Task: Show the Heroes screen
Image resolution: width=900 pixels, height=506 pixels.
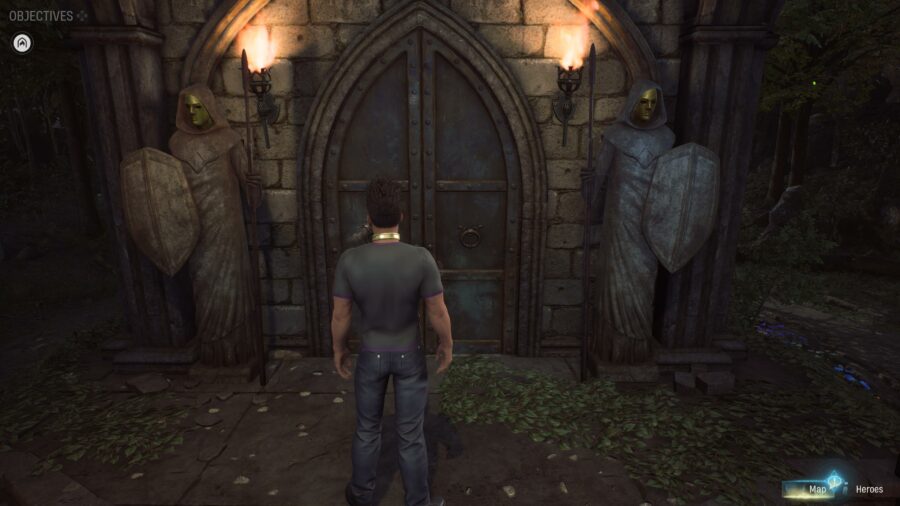Action: [x=868, y=489]
